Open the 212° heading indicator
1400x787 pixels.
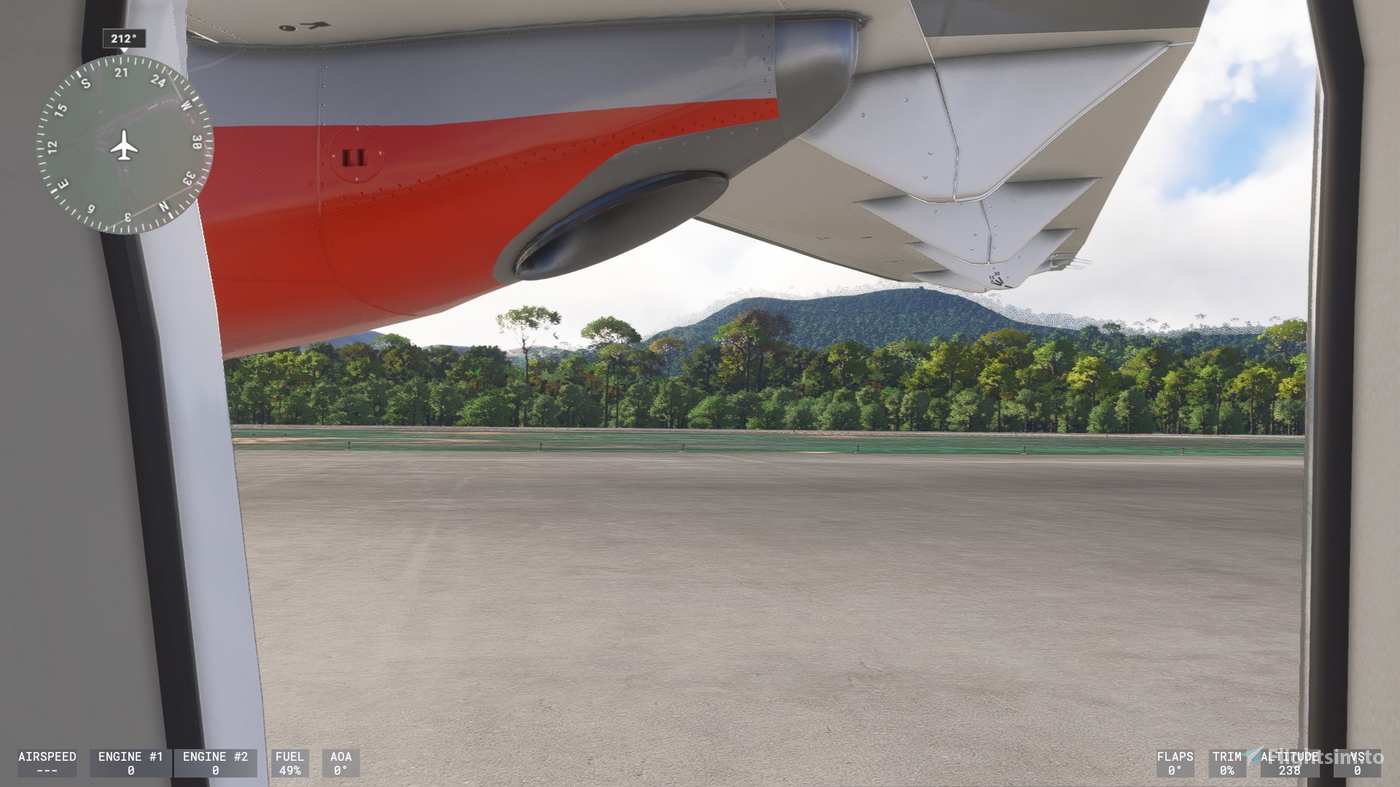(122, 37)
